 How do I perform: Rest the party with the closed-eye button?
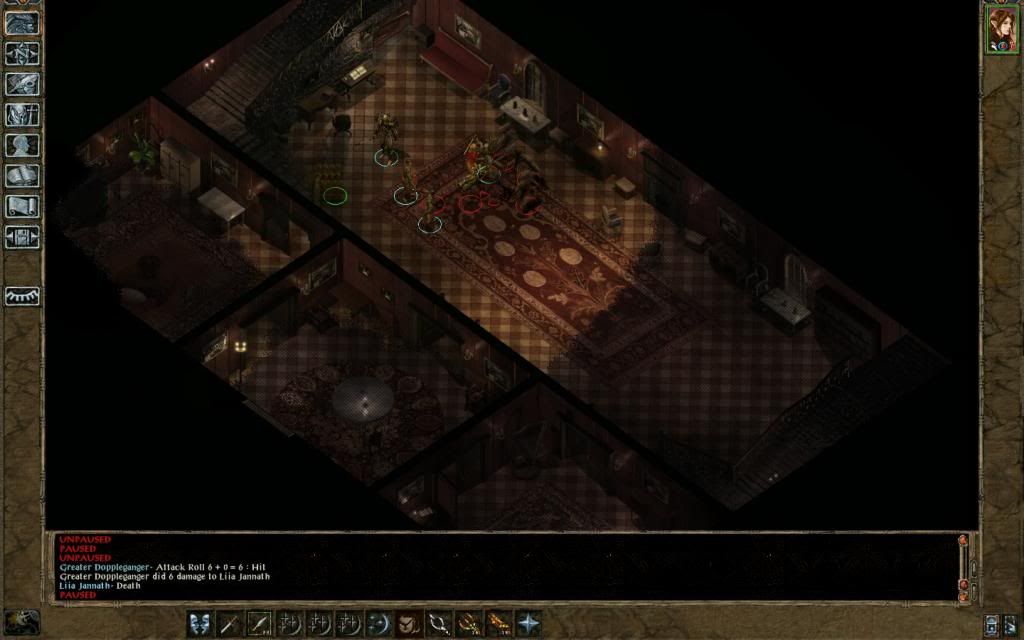click(x=22, y=296)
